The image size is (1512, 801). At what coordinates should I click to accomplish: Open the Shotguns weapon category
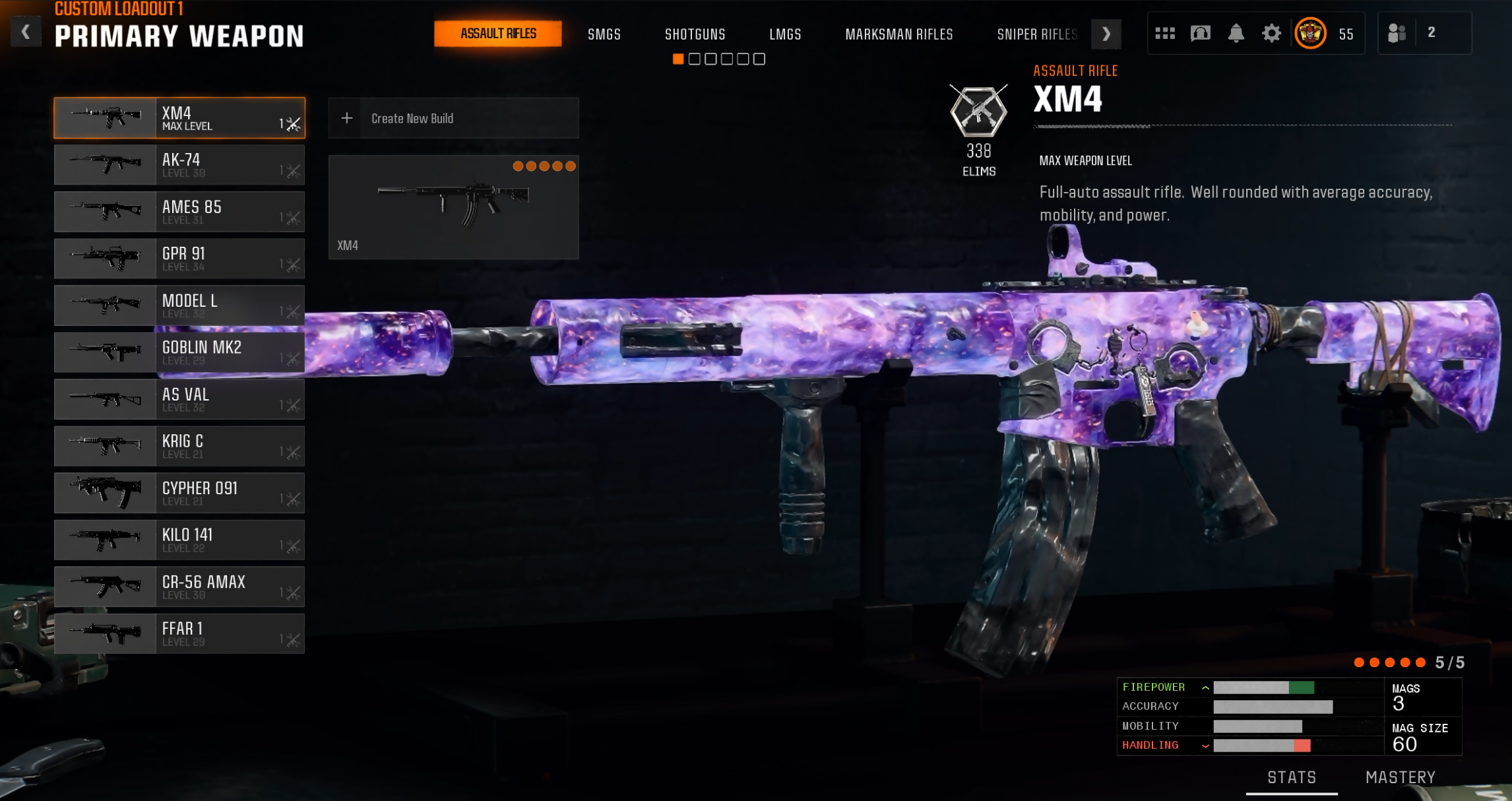(695, 34)
